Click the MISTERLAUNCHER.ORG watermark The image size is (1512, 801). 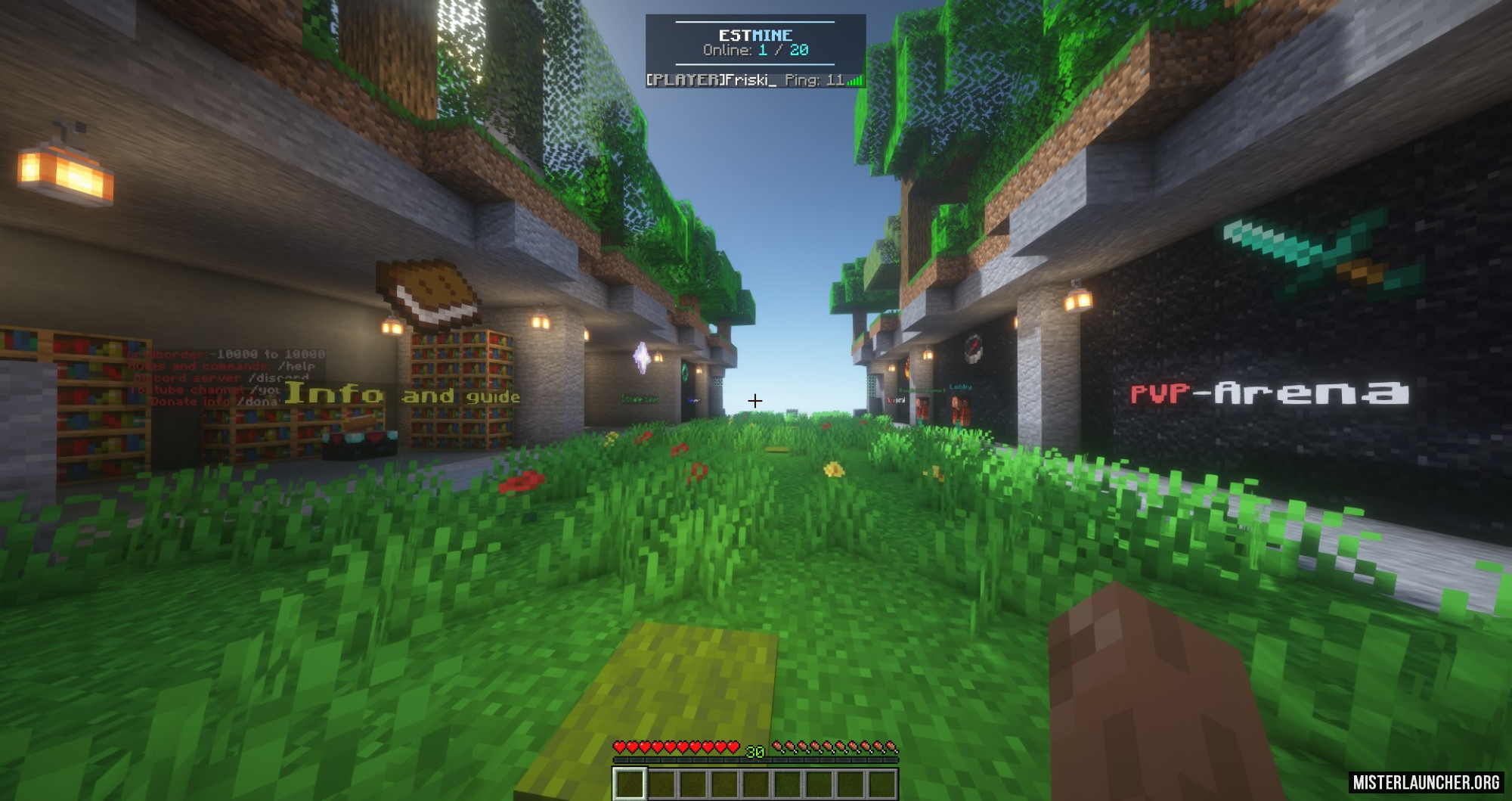tap(1426, 782)
